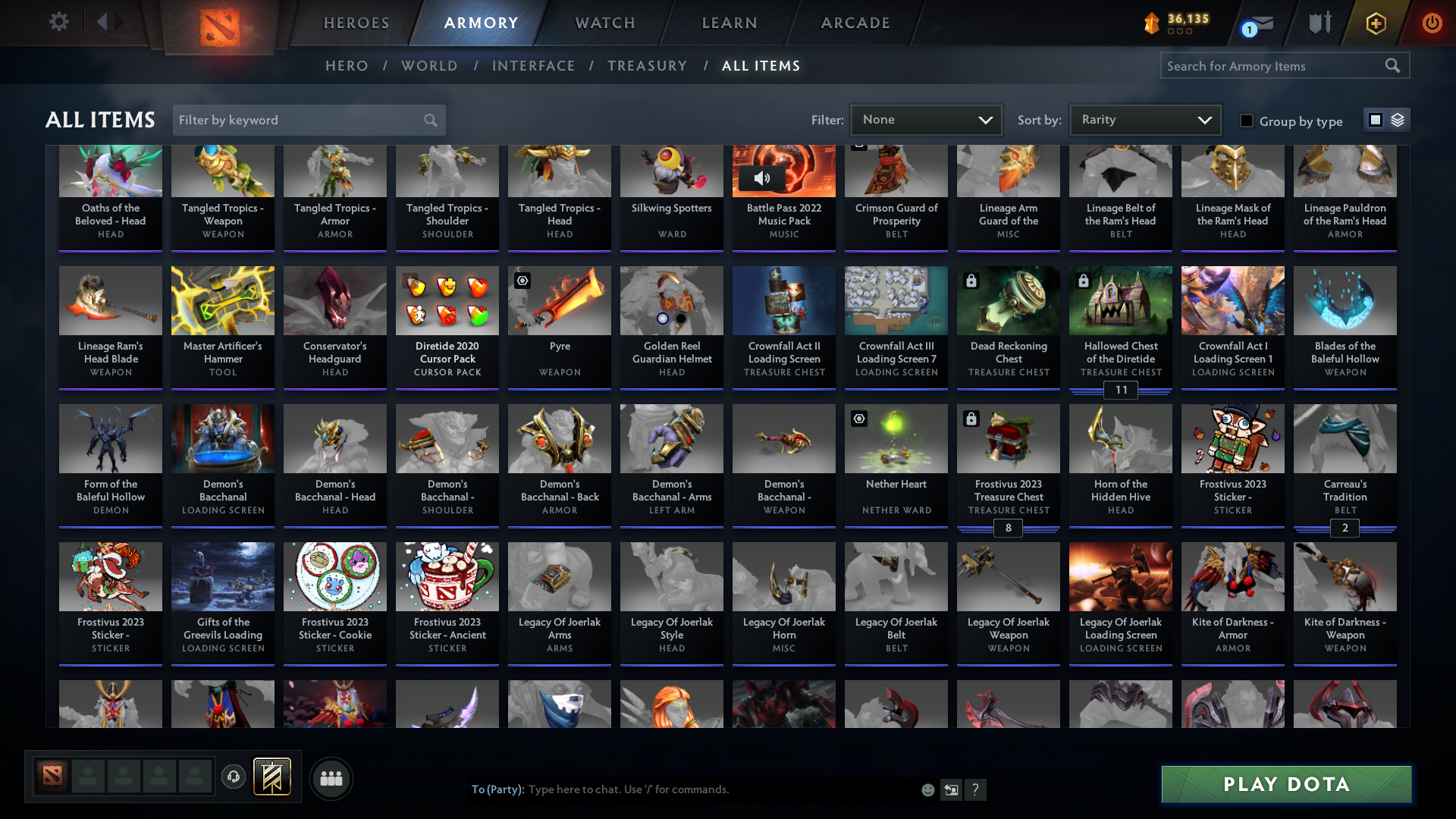Image resolution: width=1456 pixels, height=819 pixels.
Task: Enable the single grid view toggle
Action: pos(1375,119)
